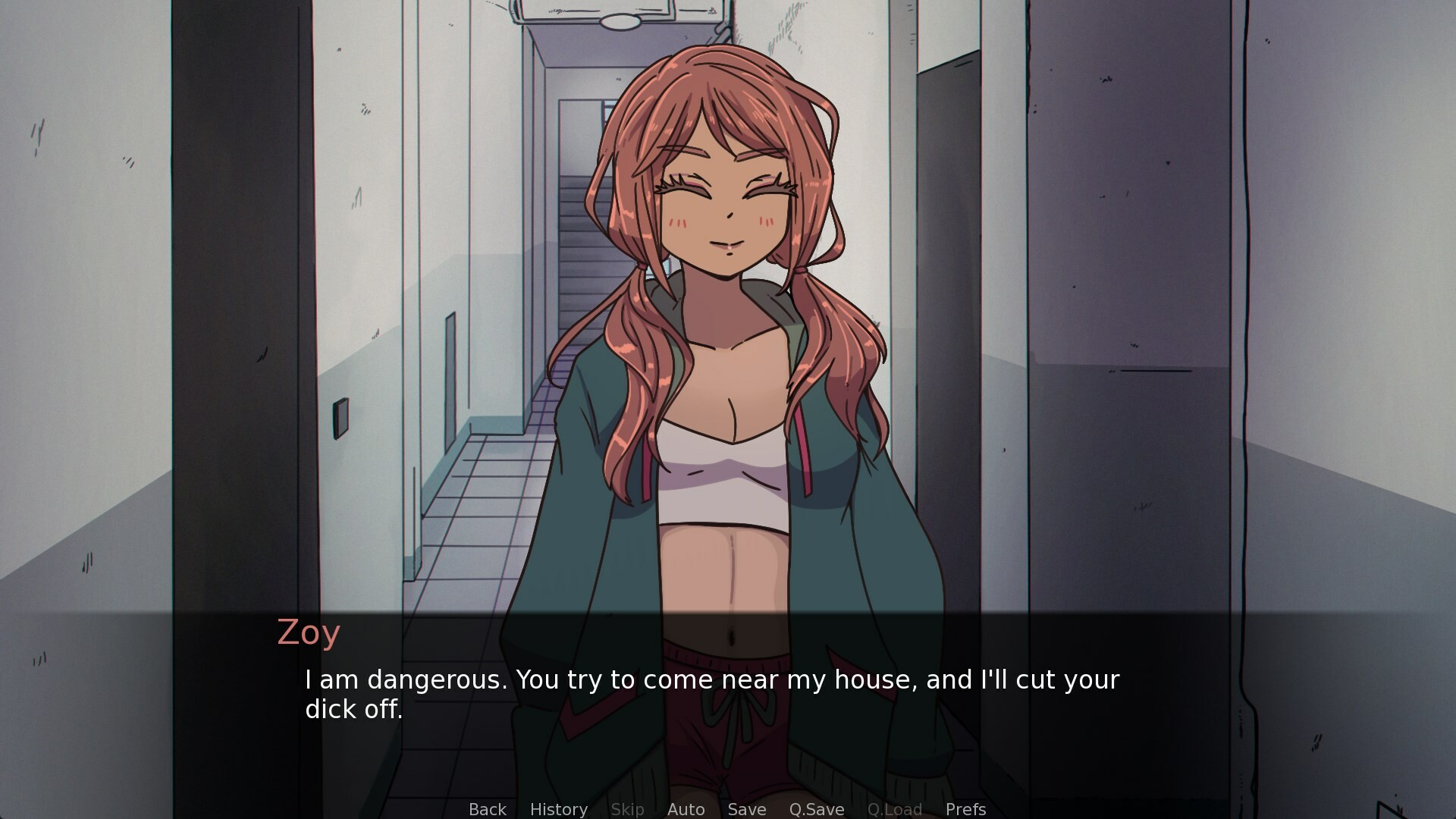The height and width of the screenshot is (819, 1456).
Task: Open the Save game screen
Action: point(746,809)
